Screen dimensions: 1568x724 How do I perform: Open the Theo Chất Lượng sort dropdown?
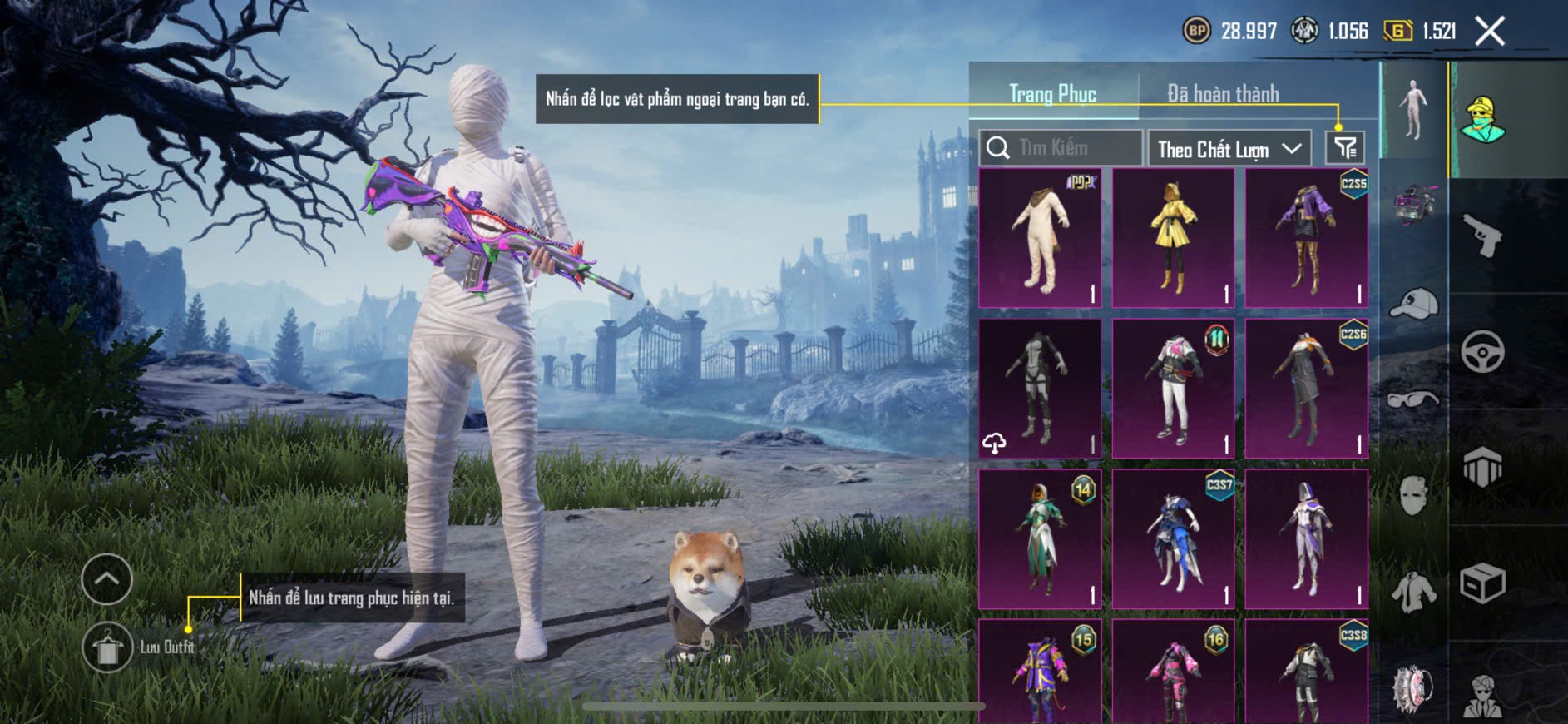(x=1229, y=149)
